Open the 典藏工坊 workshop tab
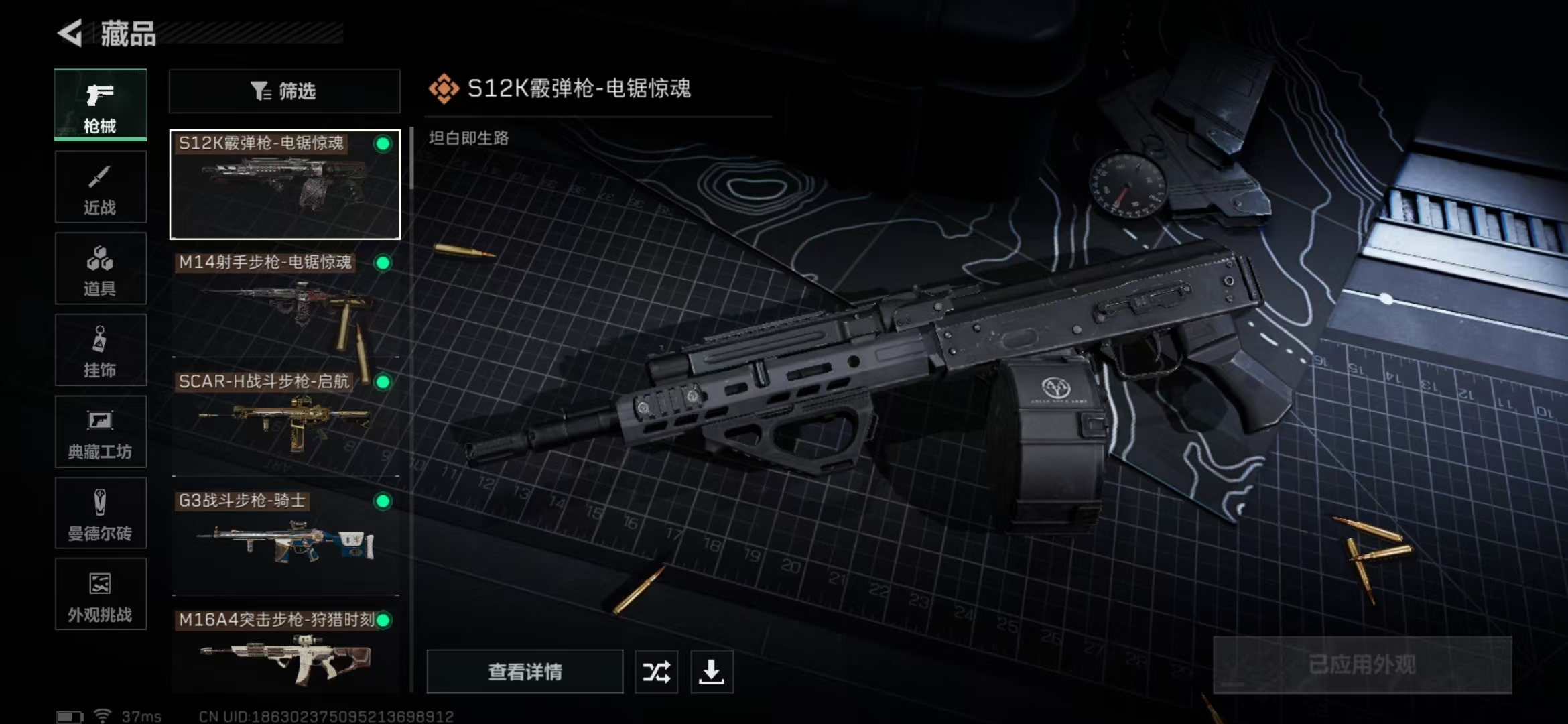Viewport: 1568px width, 724px height. coord(101,432)
